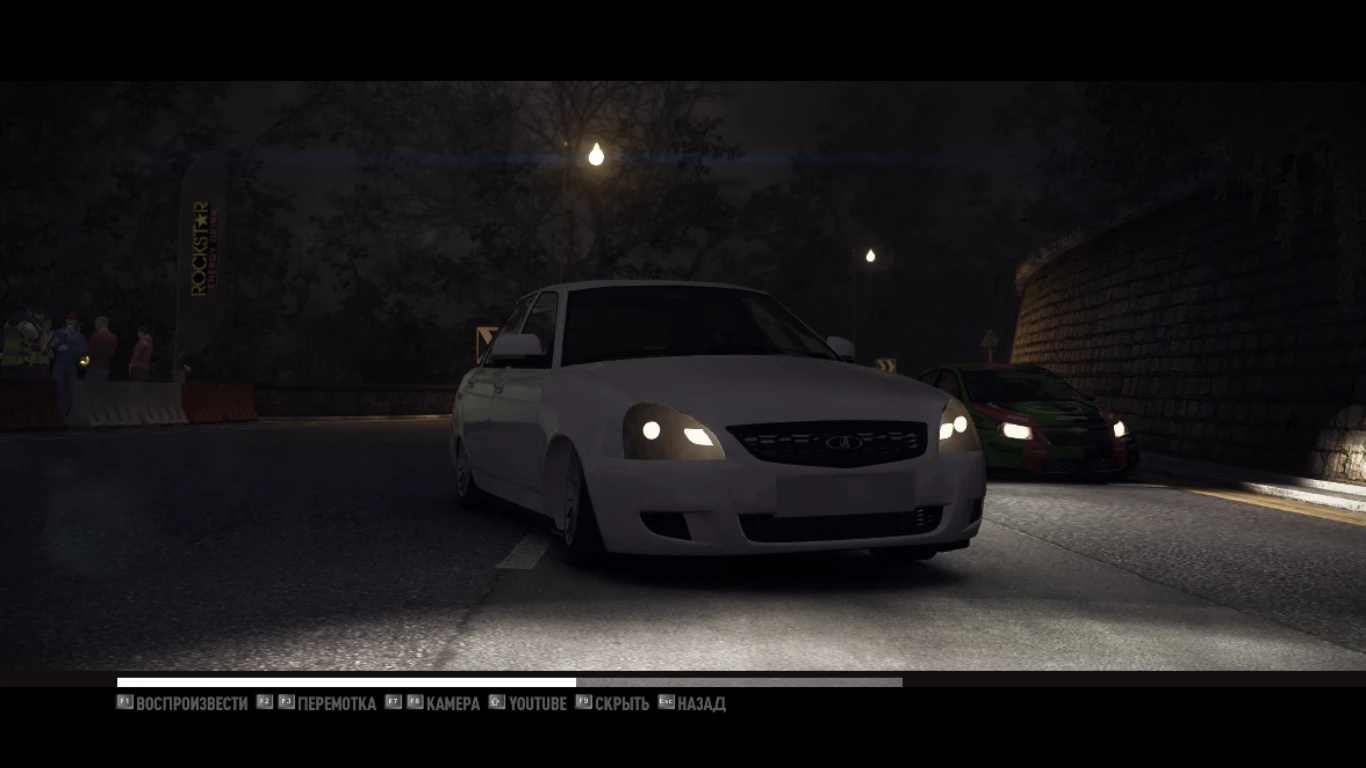The width and height of the screenshot is (1366, 768).
Task: Click the F9 key icon beside Скрыть
Action: coord(584,703)
